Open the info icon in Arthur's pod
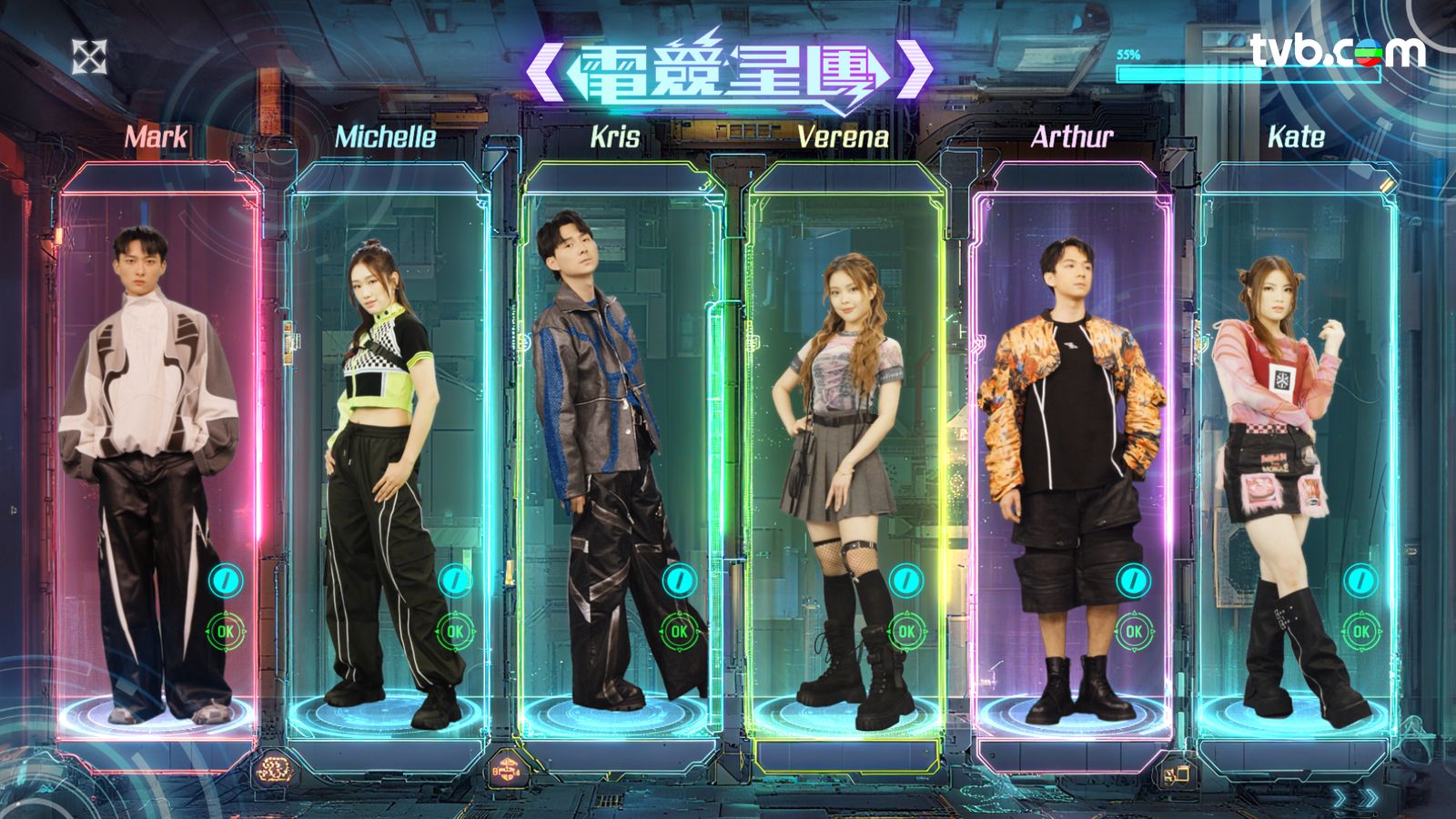Viewport: 1456px width, 819px height. pos(1134,580)
